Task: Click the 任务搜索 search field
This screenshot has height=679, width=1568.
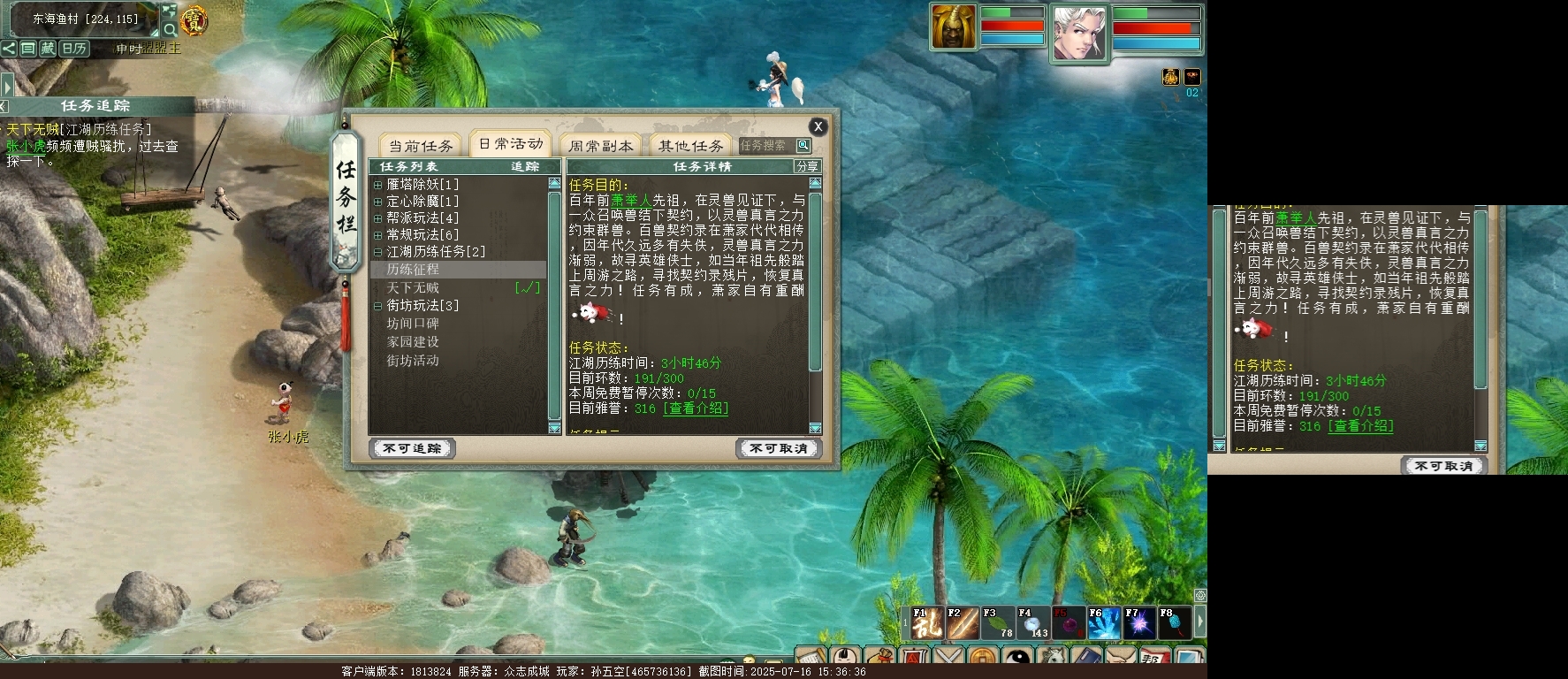Action: point(765,145)
